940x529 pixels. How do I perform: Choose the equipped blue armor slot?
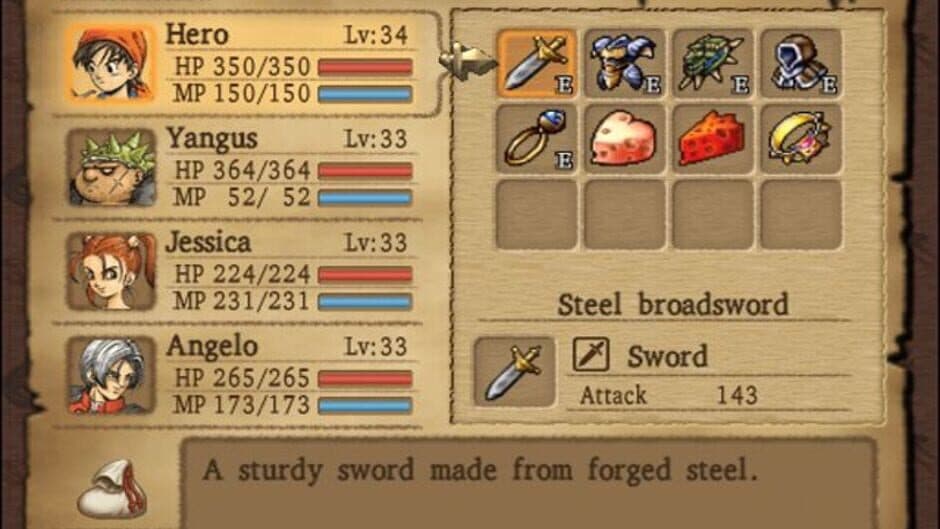[800, 63]
